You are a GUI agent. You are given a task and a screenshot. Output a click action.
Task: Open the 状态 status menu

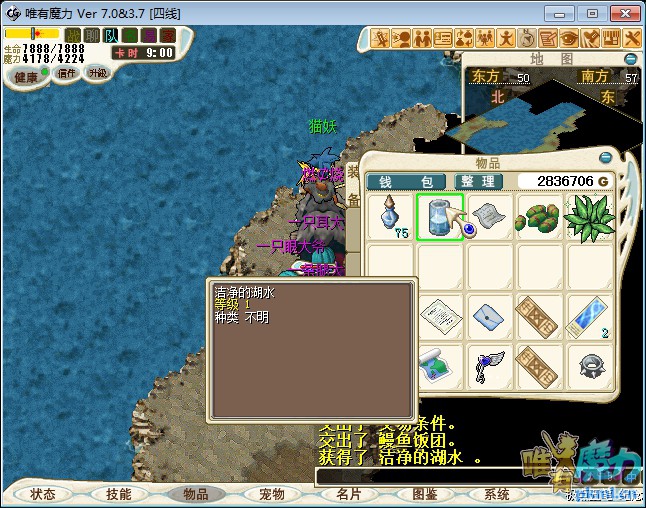click(x=43, y=494)
